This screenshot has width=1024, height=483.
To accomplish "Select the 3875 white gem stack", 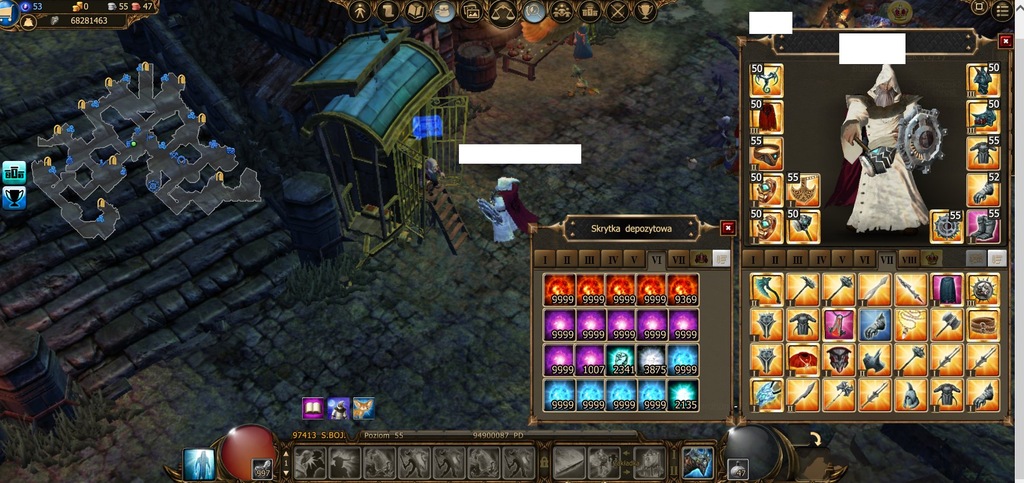I will click(653, 360).
